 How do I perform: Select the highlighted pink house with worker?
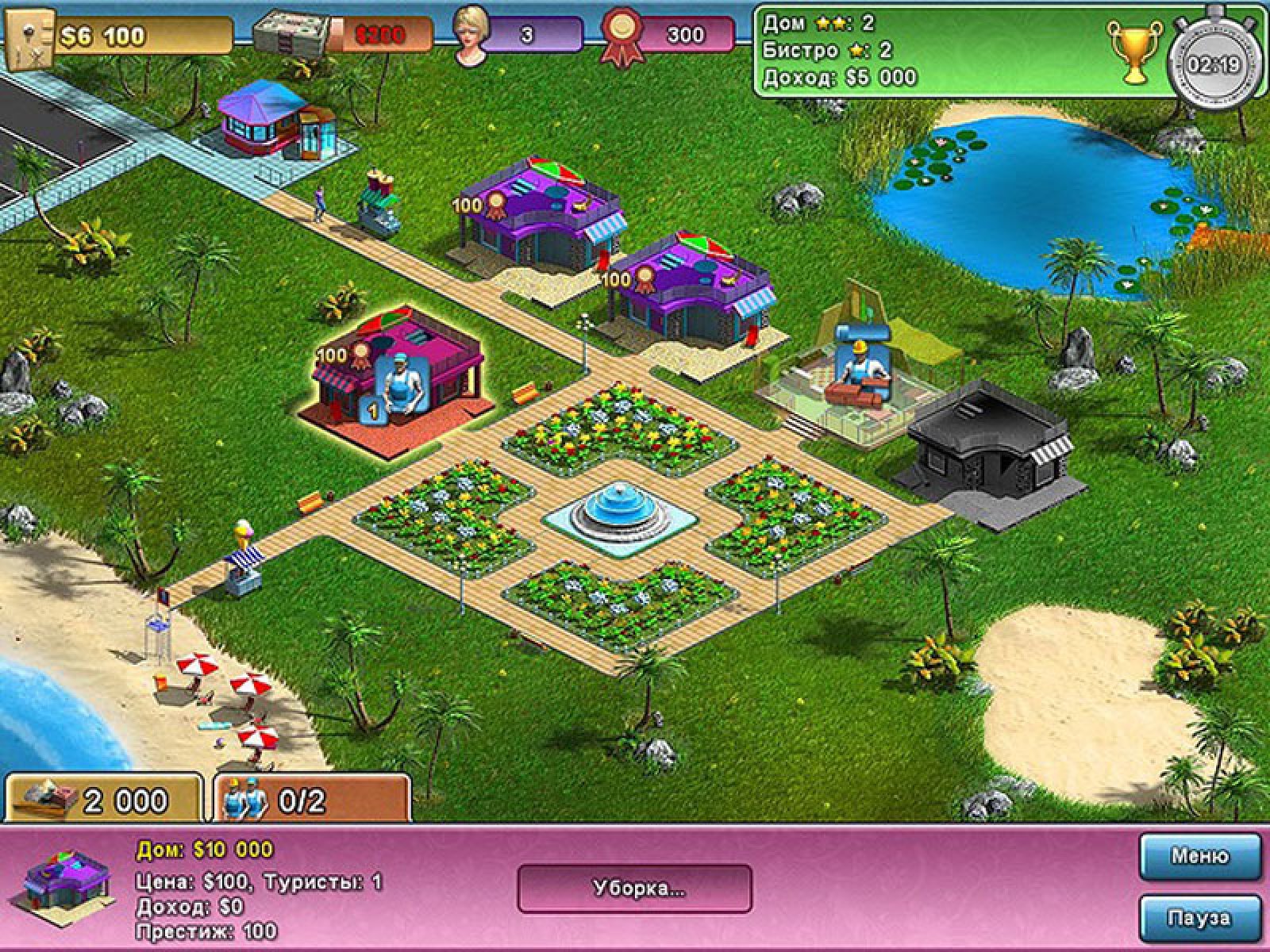401,373
